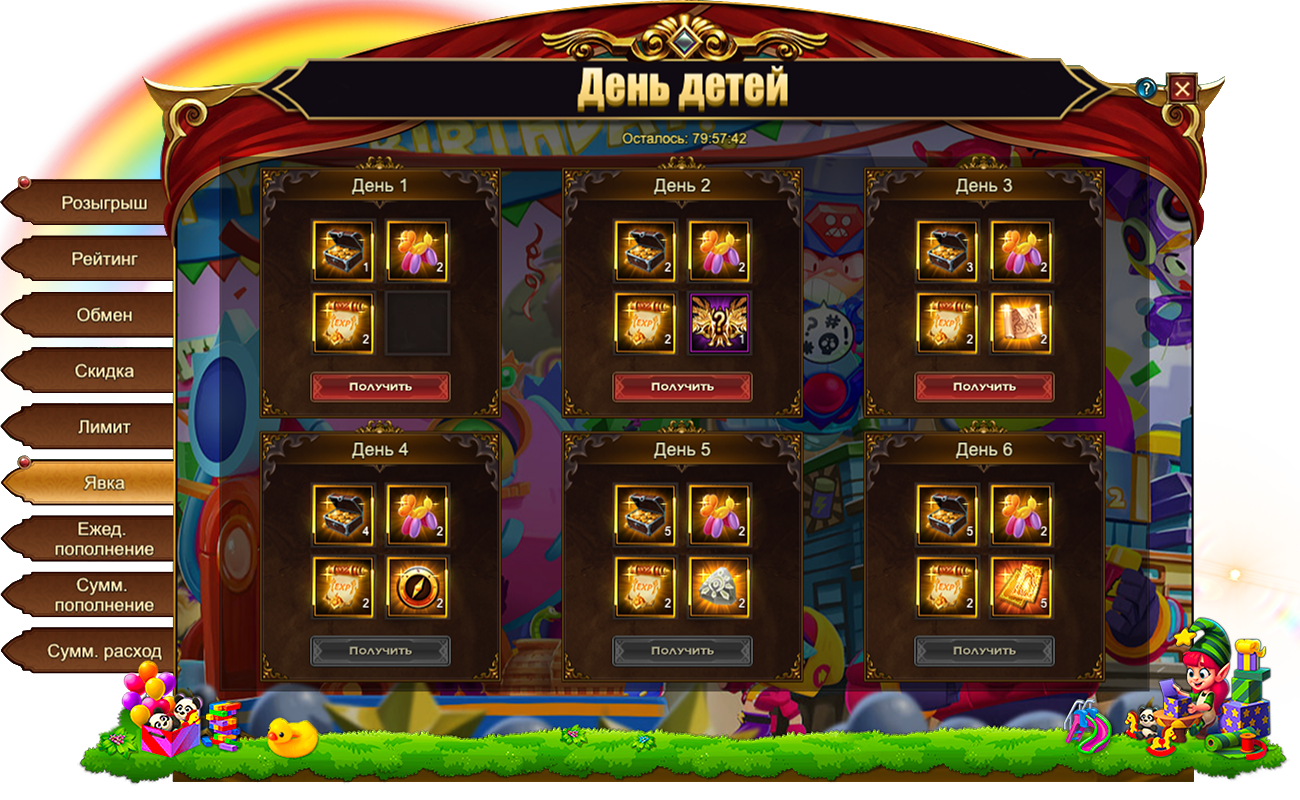This screenshot has width=1300, height=800.
Task: Click the День 3 Получить button
Action: 984,386
